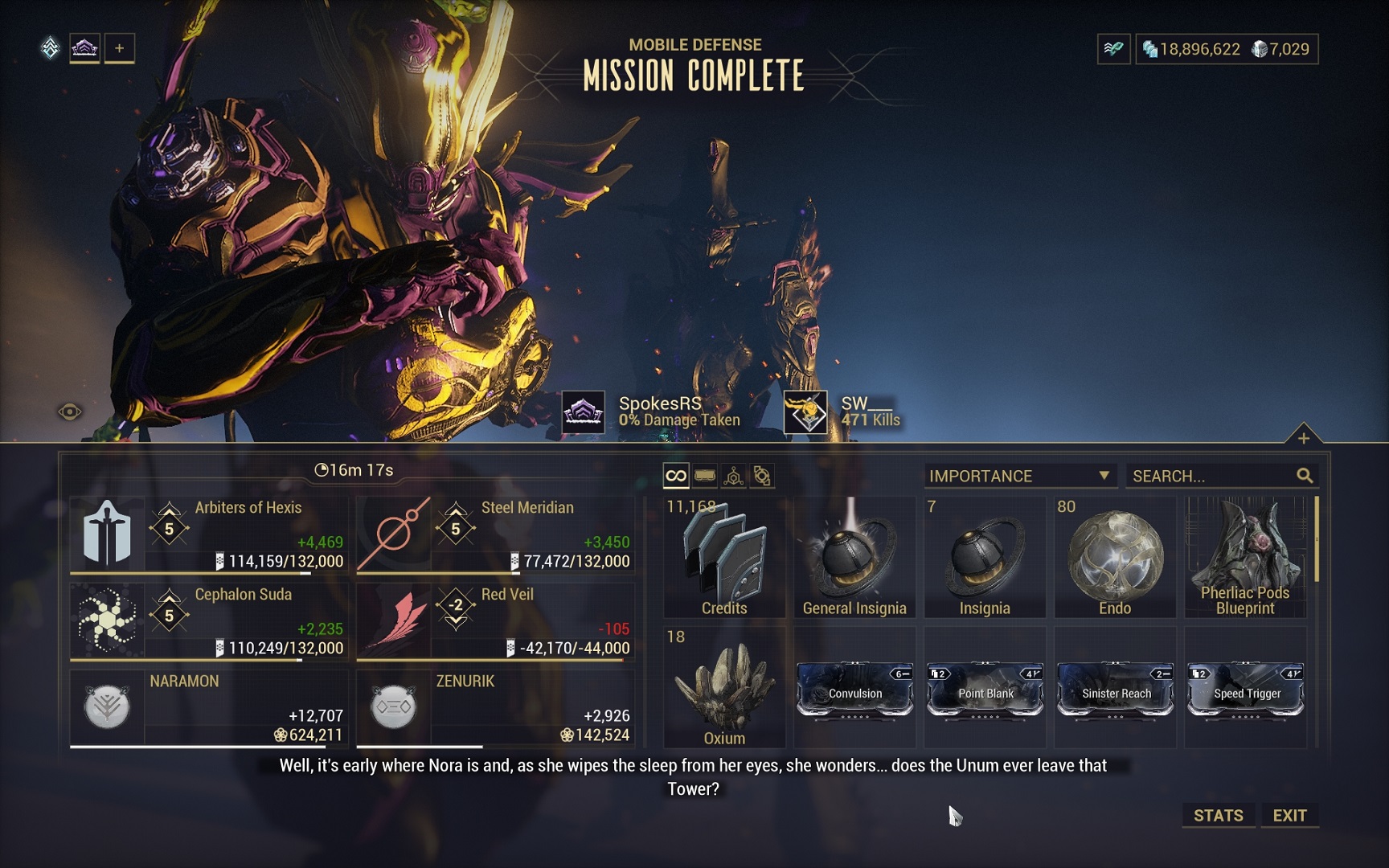Select the General Insignia reward tile

[x=854, y=557]
